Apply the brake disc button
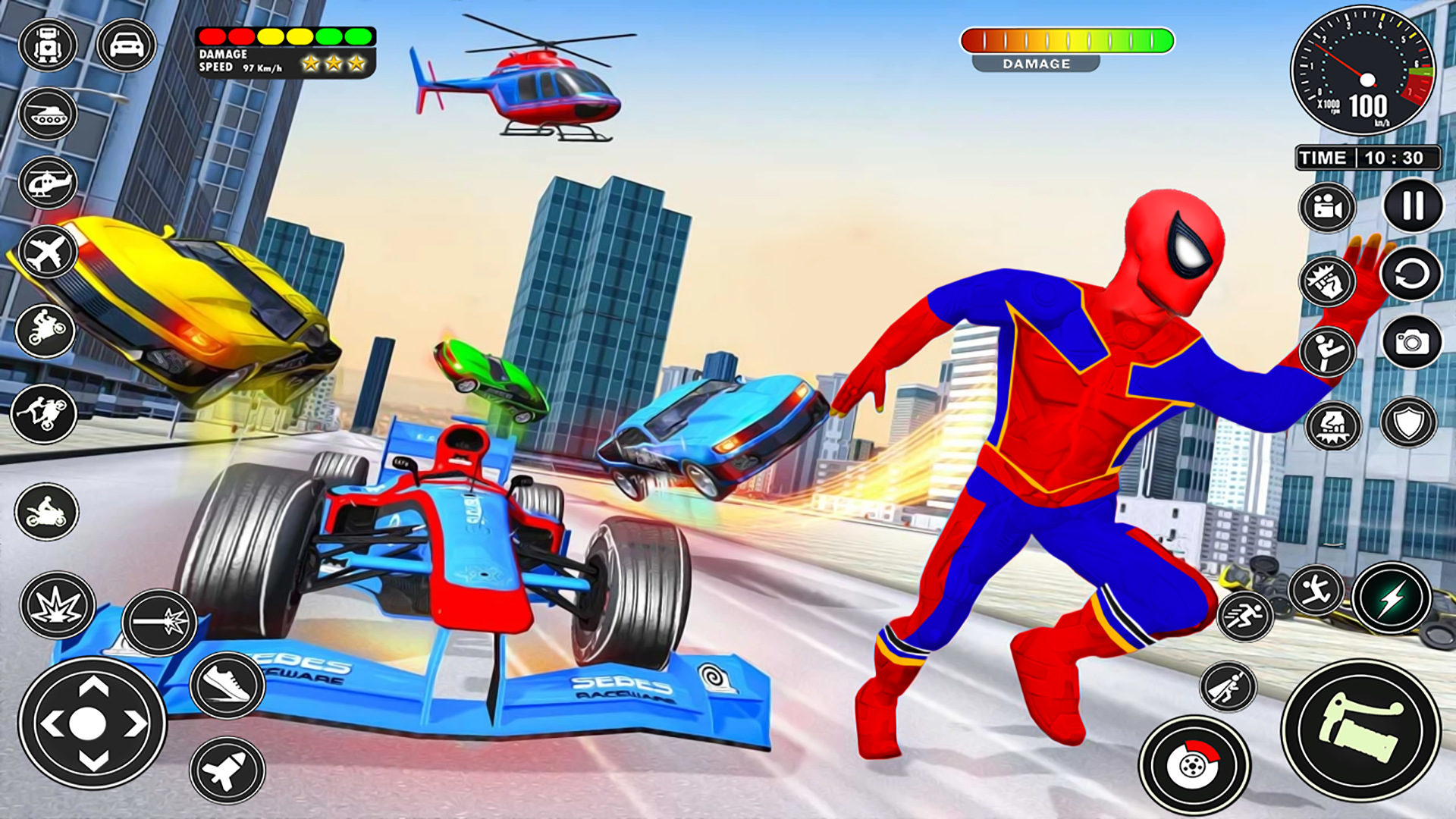Image resolution: width=1456 pixels, height=819 pixels. click(1194, 766)
